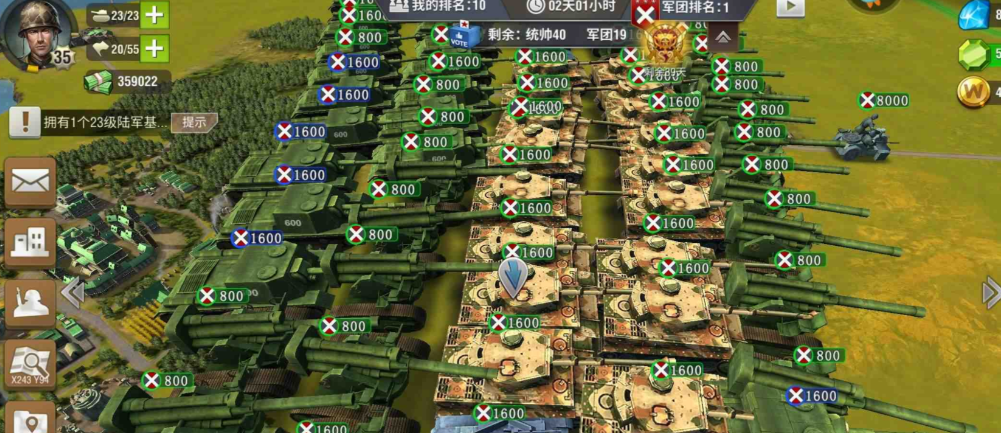Tap the green gem currency icon

tap(973, 54)
